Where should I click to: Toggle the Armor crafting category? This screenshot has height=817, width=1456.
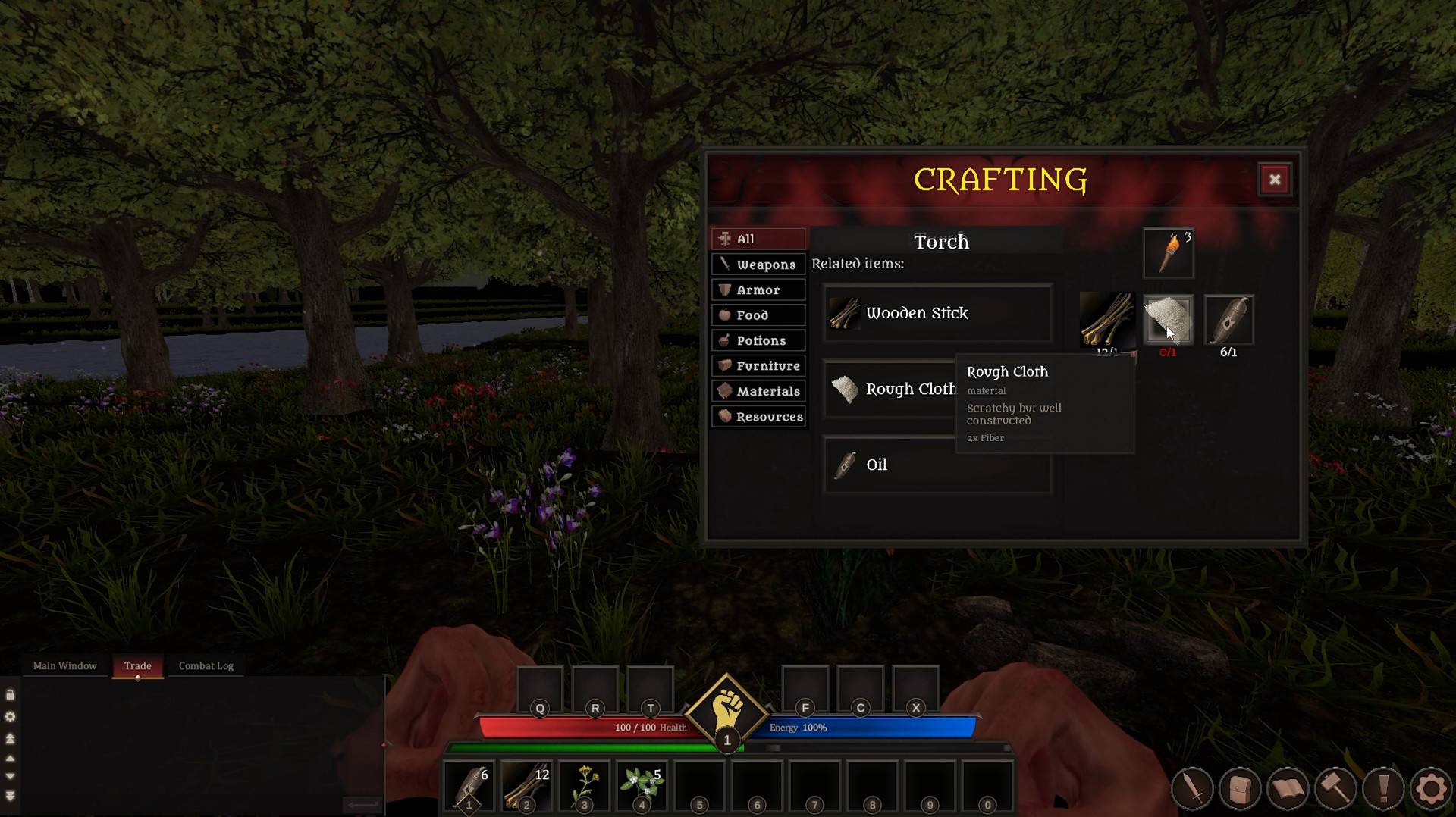(x=758, y=290)
